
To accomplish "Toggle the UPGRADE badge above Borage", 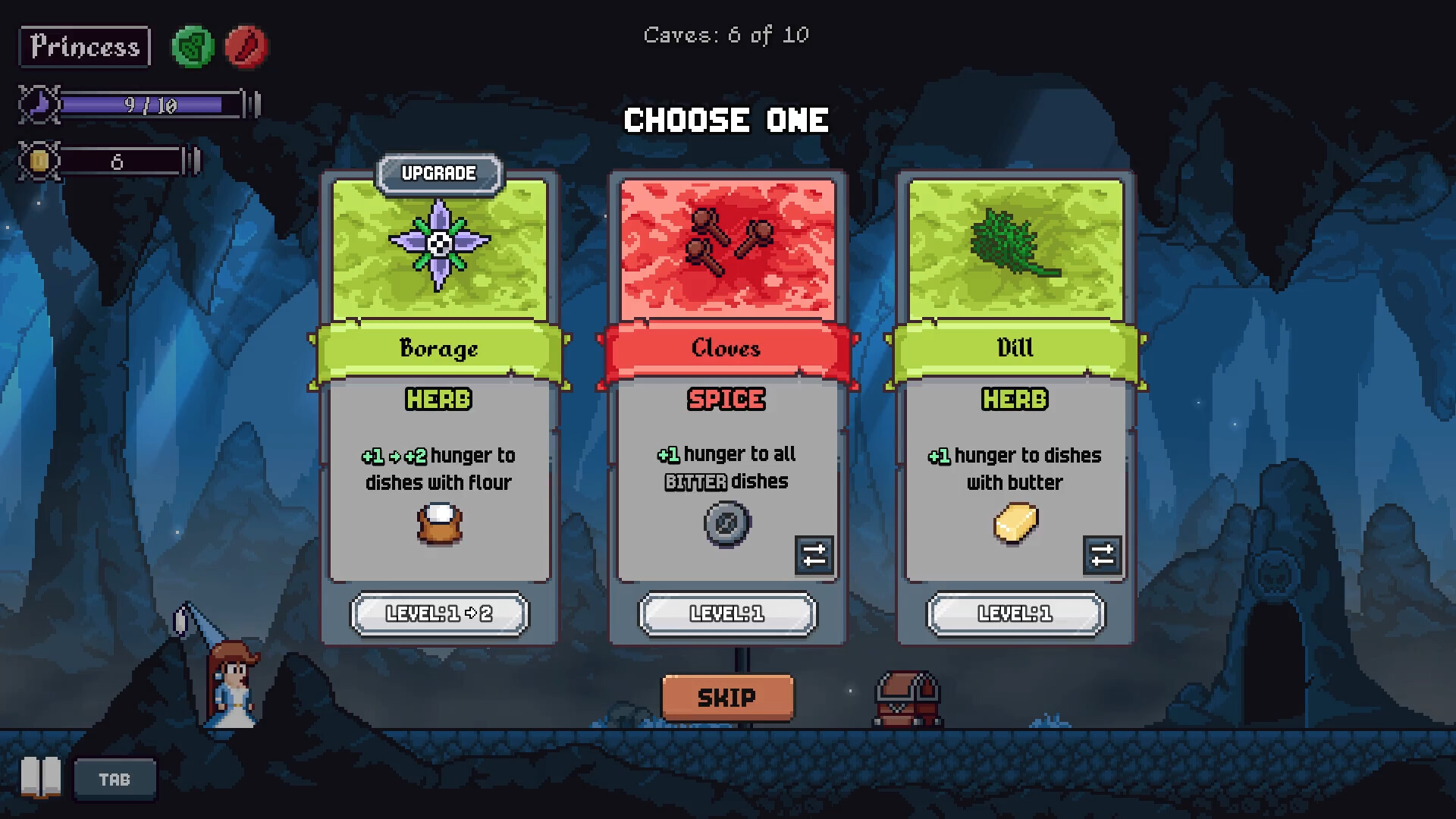I will click(438, 173).
